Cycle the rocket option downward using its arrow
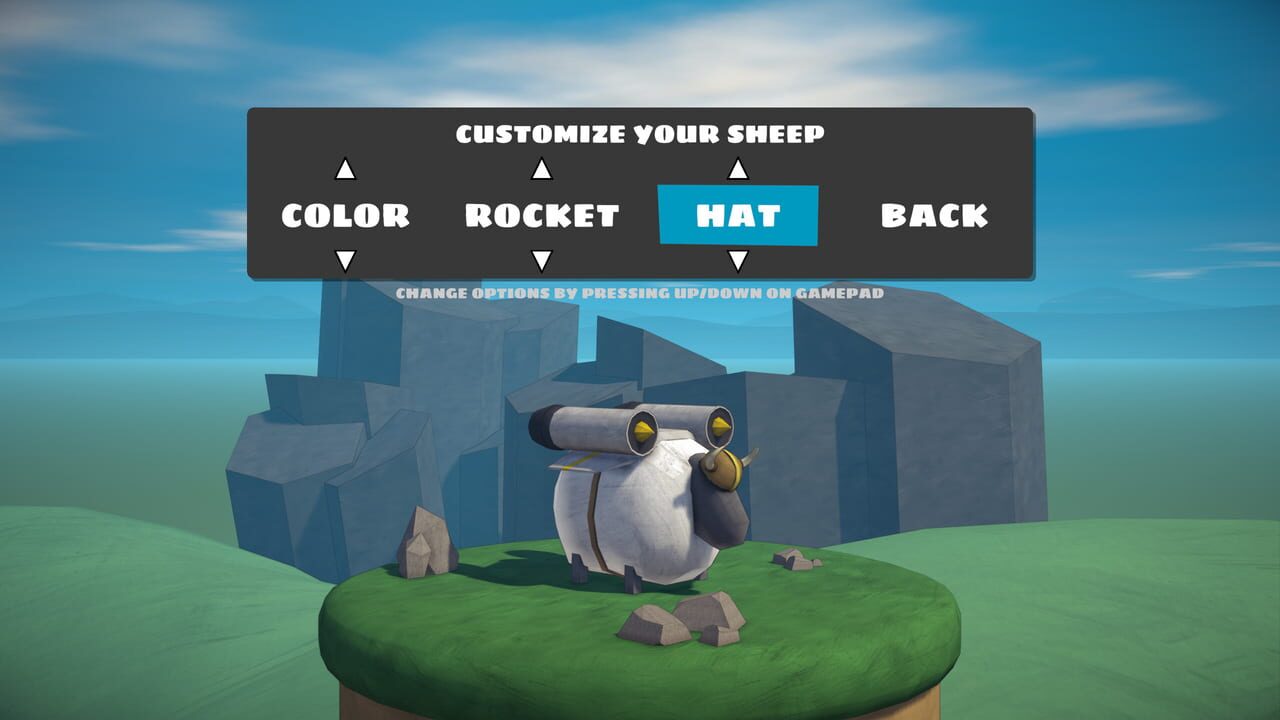 click(x=542, y=259)
